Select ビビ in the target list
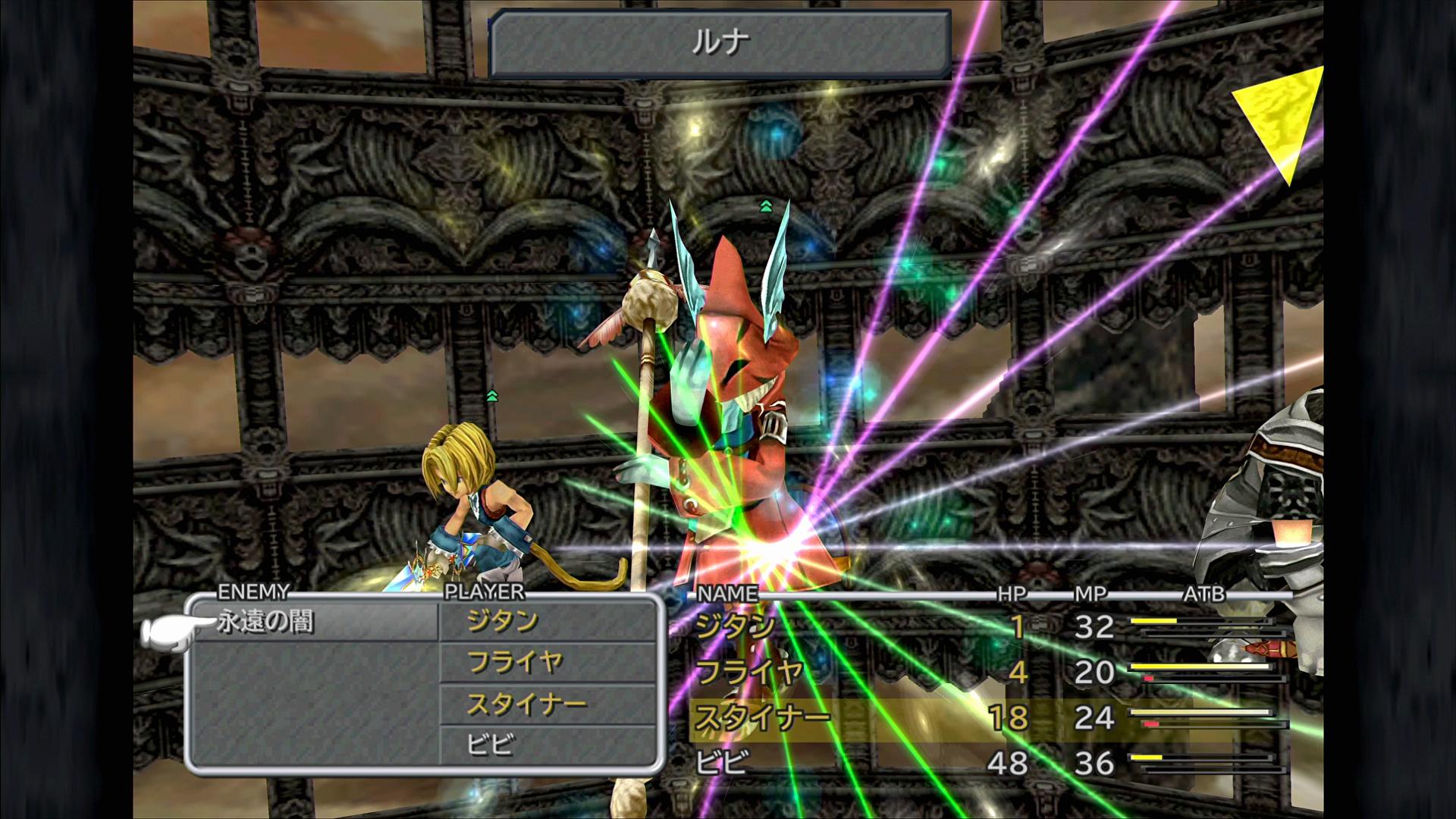The width and height of the screenshot is (1456, 819). point(491,745)
